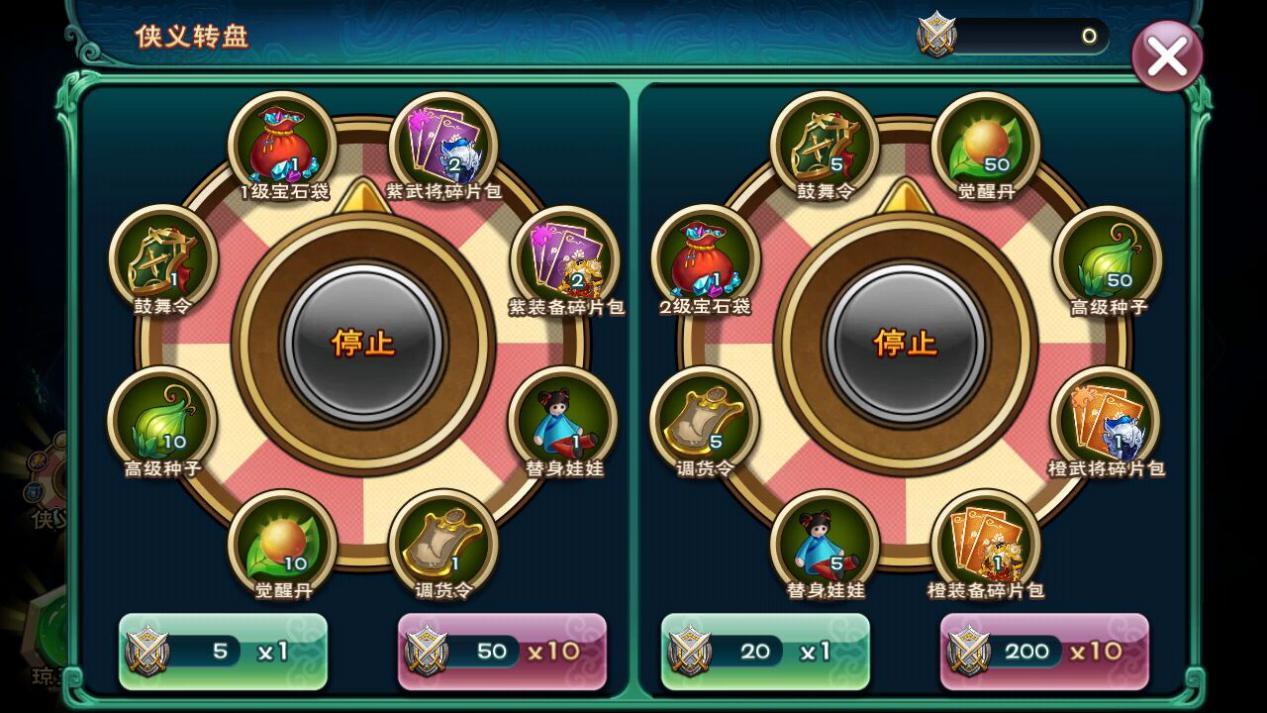
Task: View the 调货令 prize showing 5
Action: (x=704, y=422)
